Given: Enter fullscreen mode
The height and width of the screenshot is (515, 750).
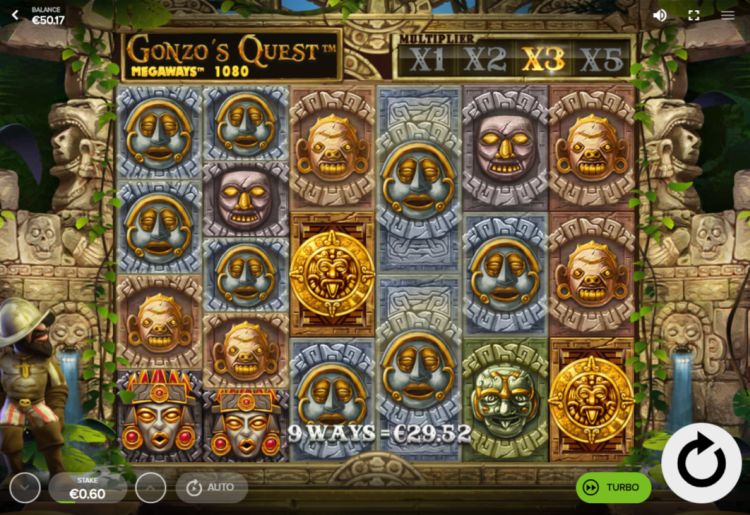Looking at the screenshot, I should click(694, 15).
